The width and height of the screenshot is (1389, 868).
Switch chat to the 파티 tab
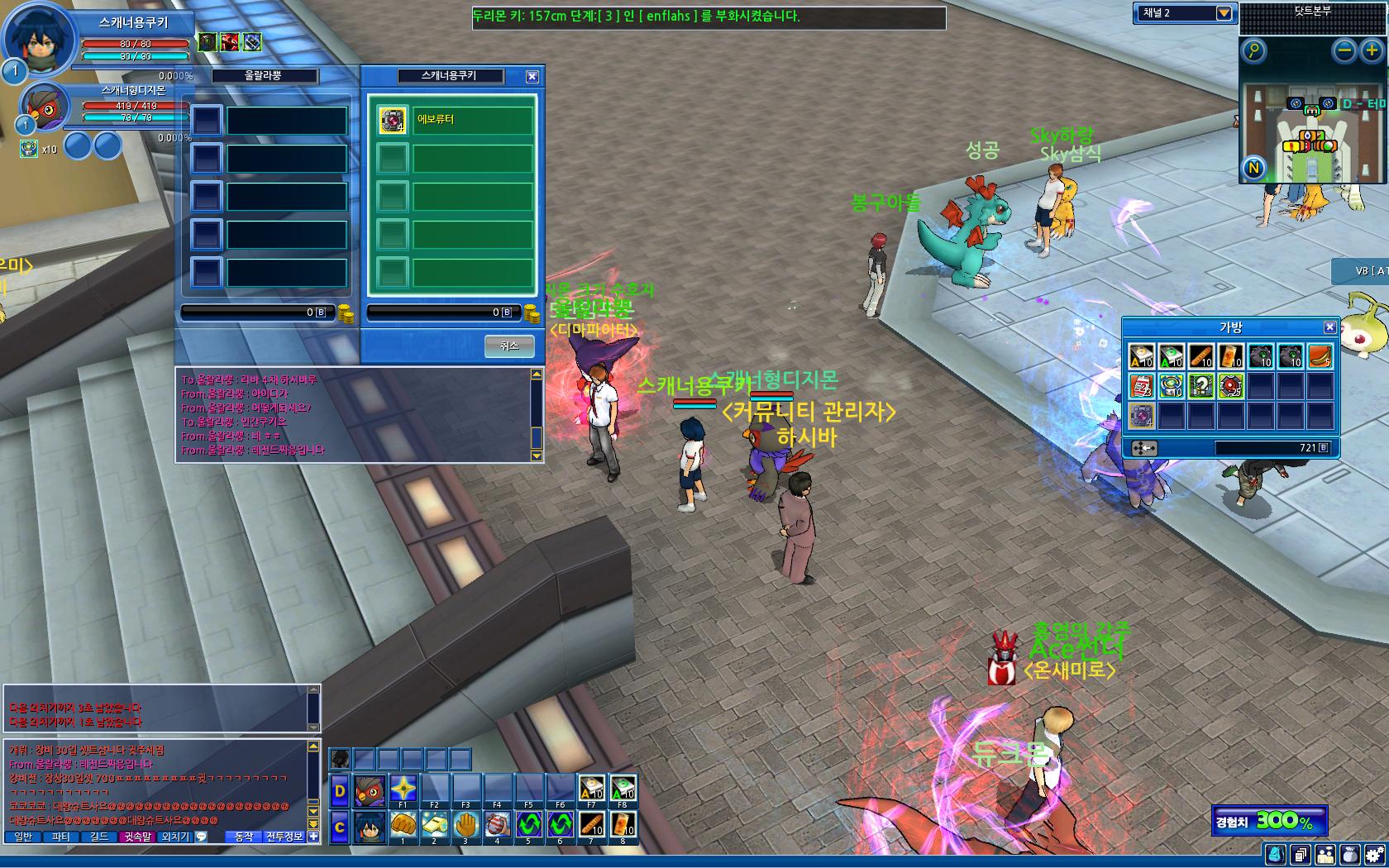pyautogui.click(x=61, y=837)
